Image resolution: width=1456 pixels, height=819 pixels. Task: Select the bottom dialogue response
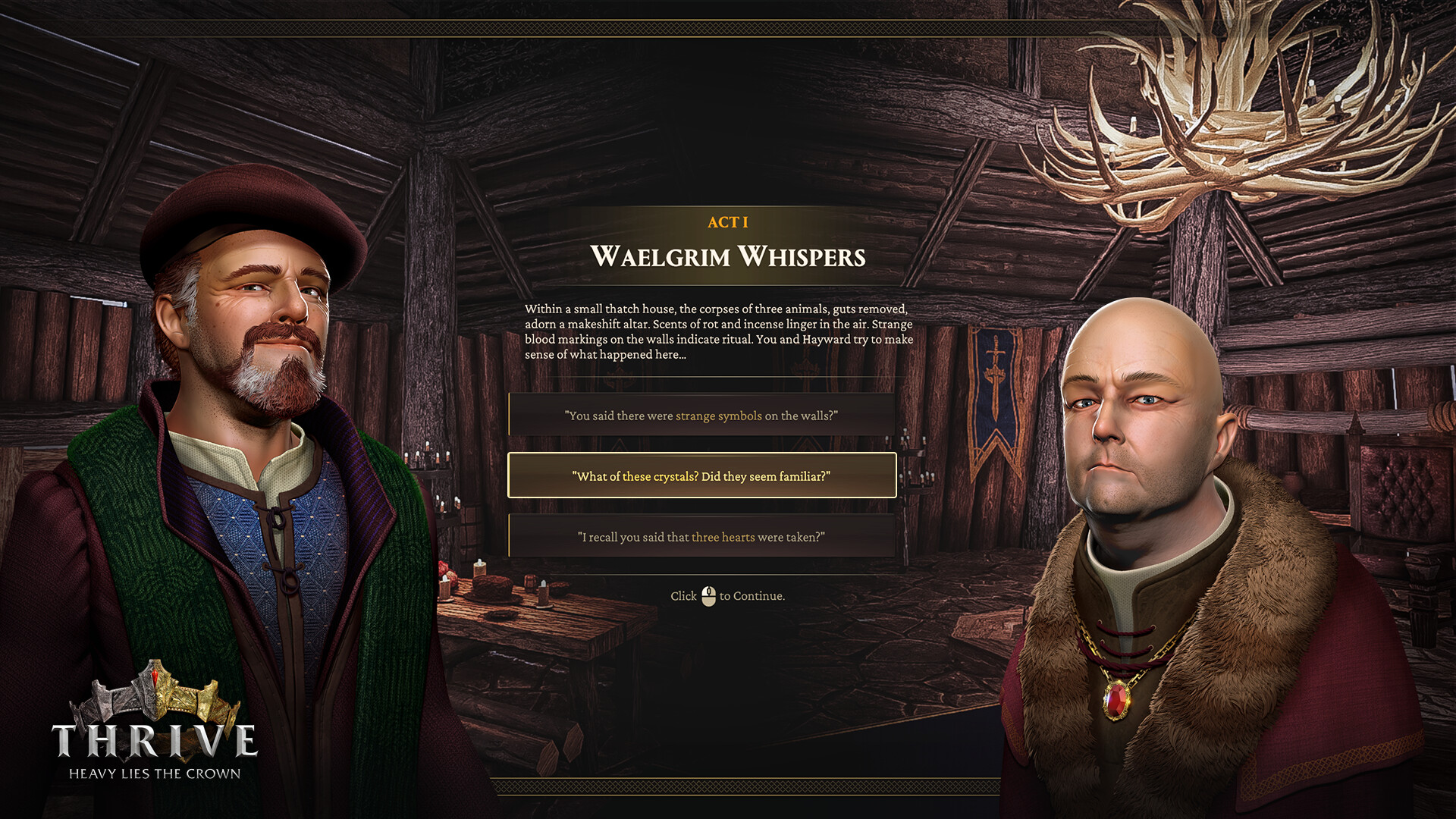click(701, 537)
